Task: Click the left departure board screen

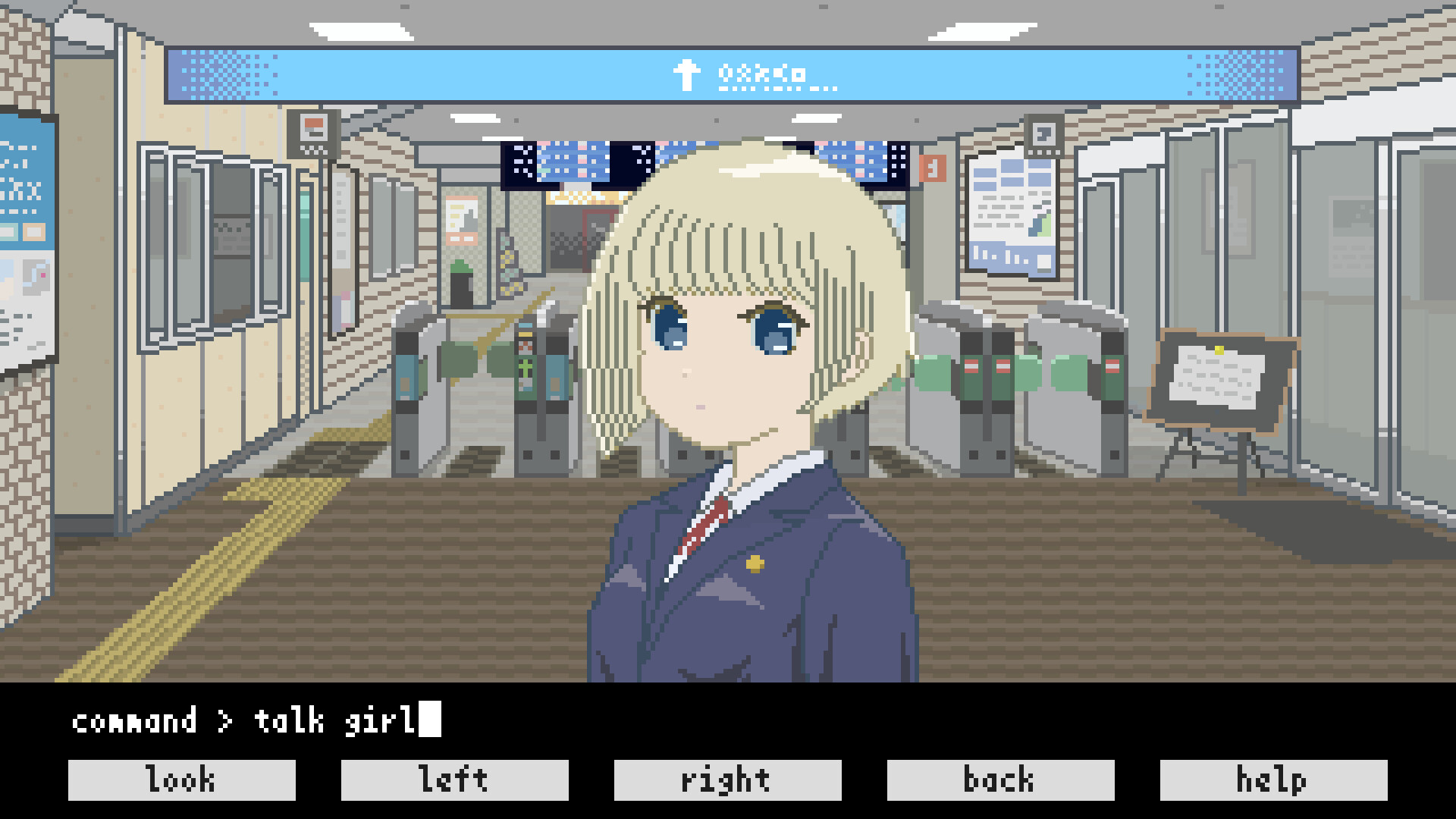Action: [554, 159]
